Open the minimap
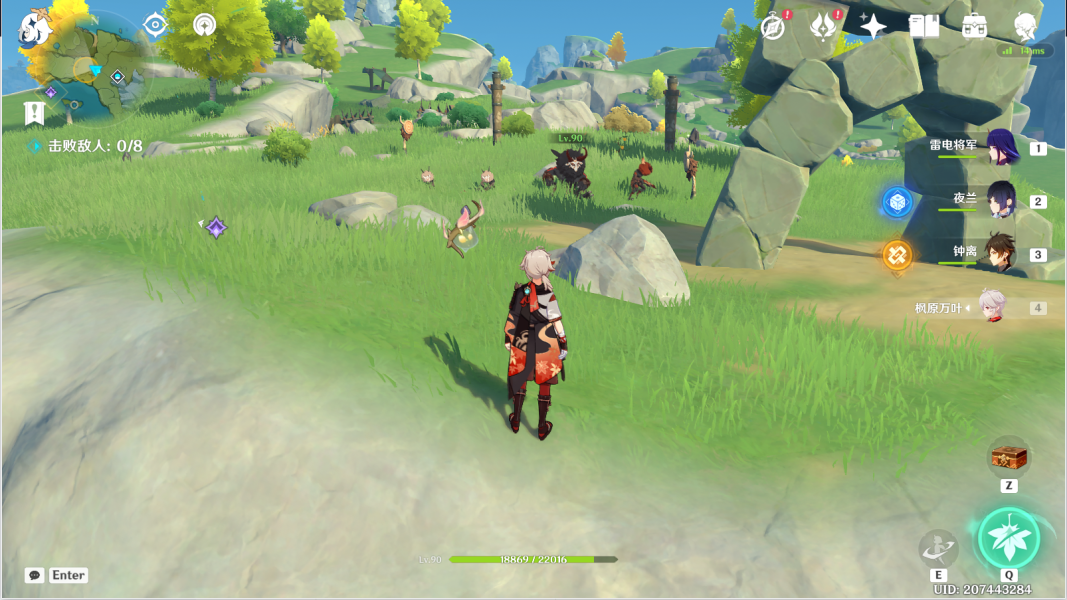The height and width of the screenshot is (600, 1067). 95,68
